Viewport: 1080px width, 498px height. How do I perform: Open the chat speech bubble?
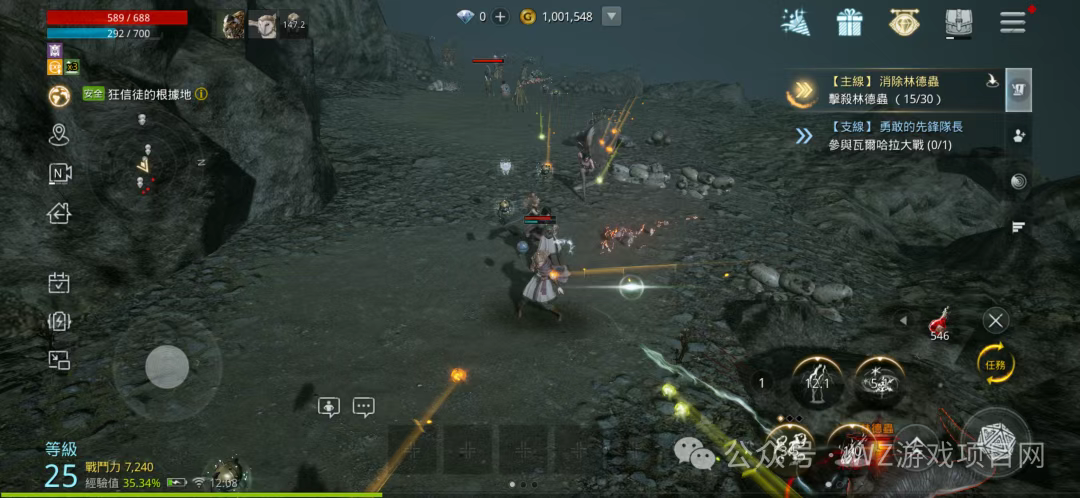(363, 407)
